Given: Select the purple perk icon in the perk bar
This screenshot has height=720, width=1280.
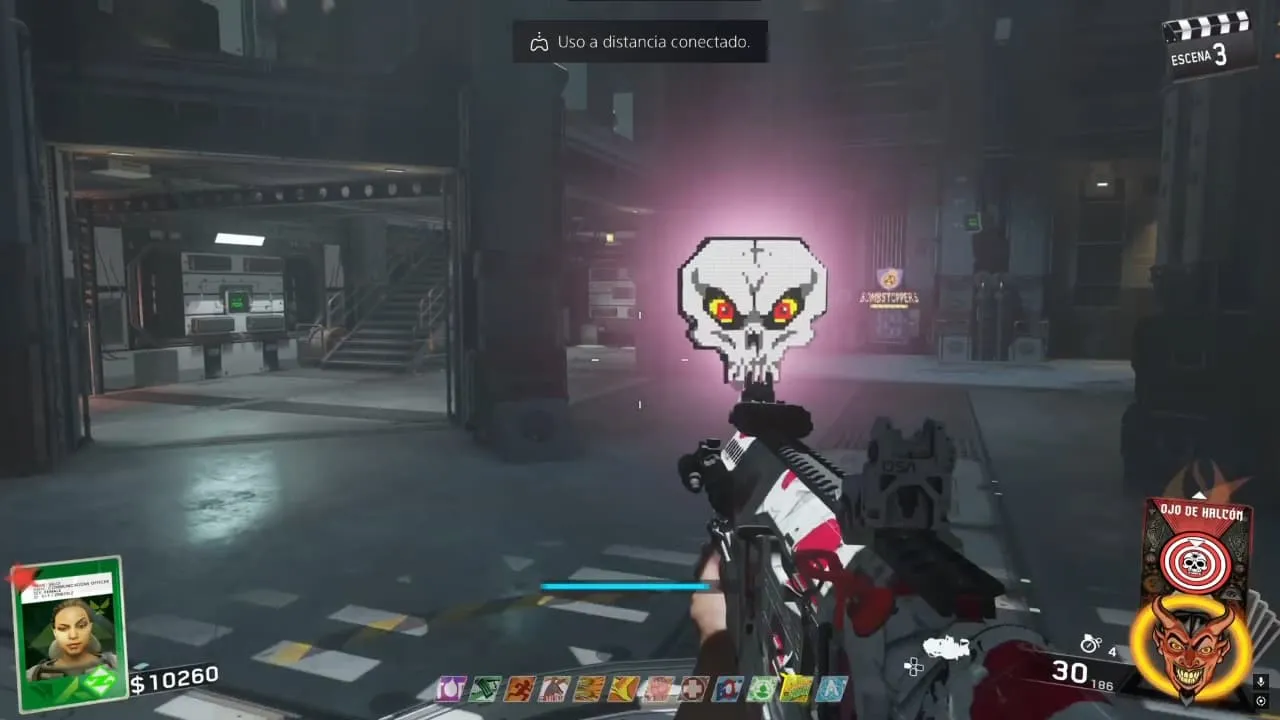Looking at the screenshot, I should pos(451,689).
